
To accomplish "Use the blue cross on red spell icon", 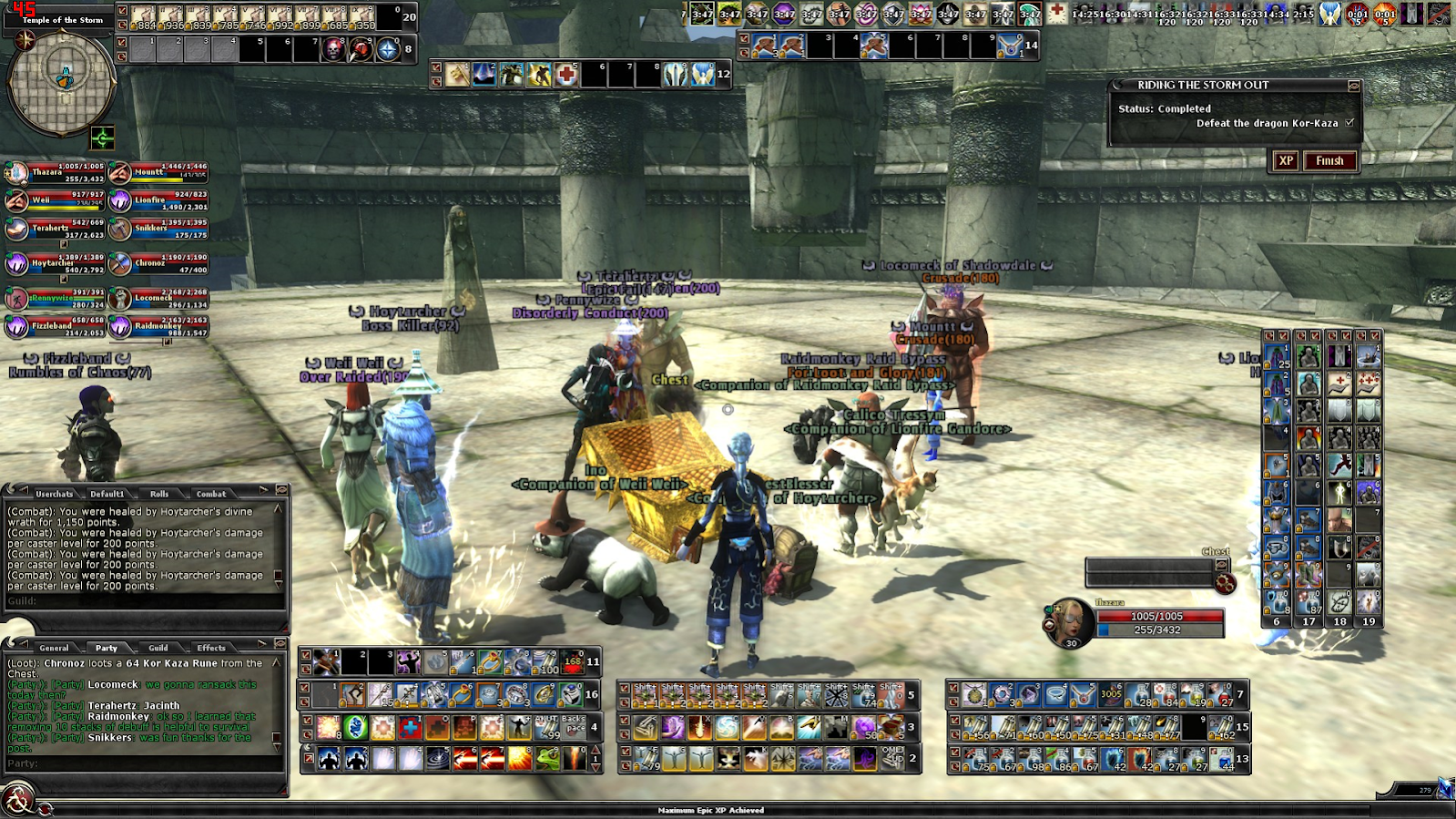I will (x=410, y=727).
